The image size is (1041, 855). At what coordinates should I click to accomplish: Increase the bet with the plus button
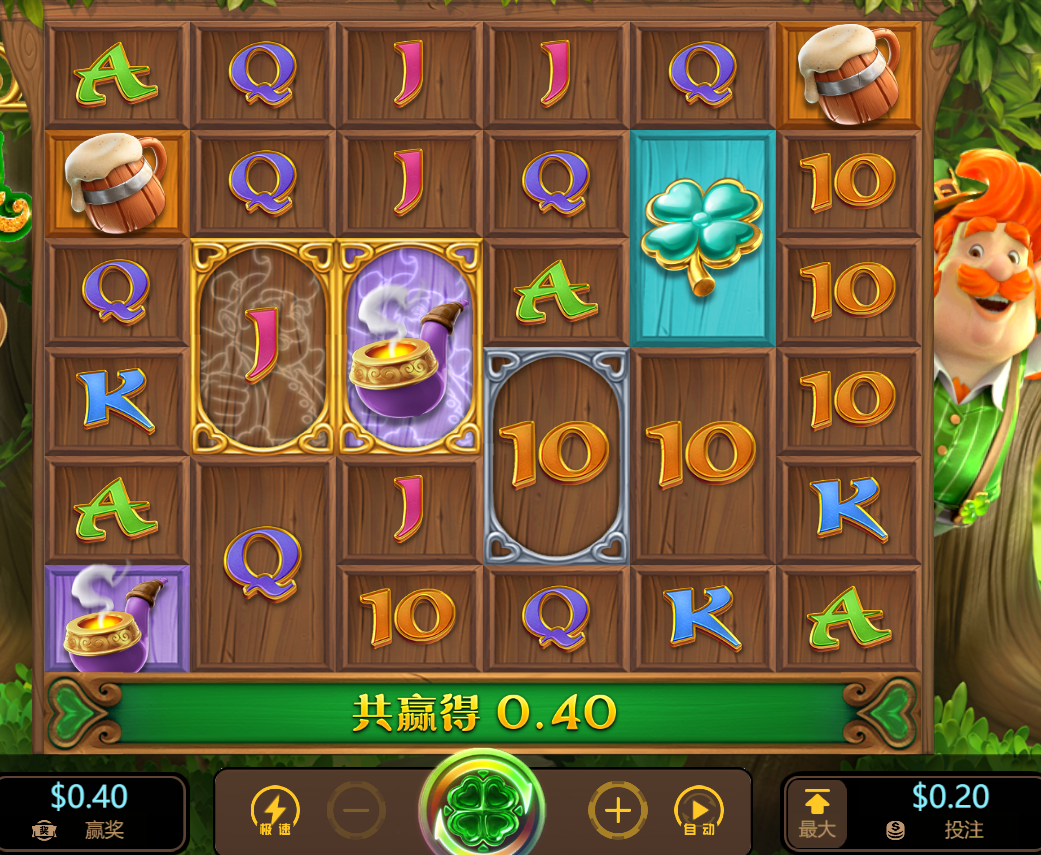point(617,811)
